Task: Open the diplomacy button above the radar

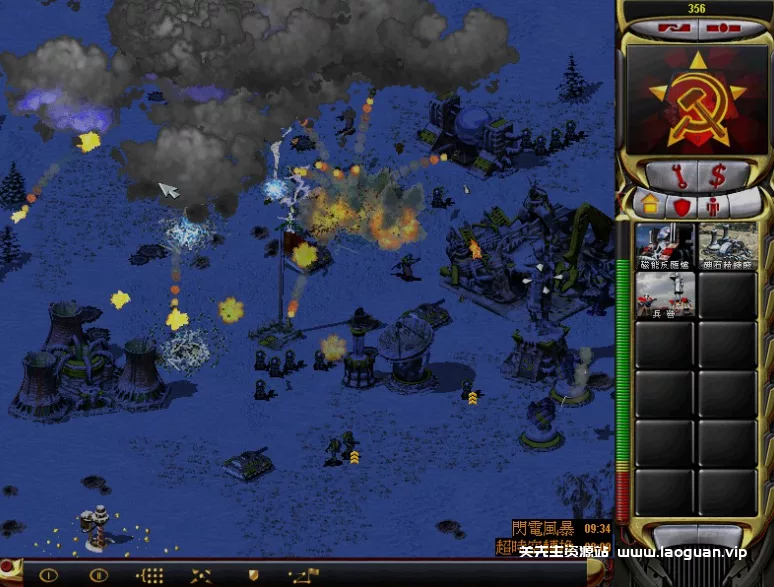Action: pyautogui.click(x=664, y=28)
